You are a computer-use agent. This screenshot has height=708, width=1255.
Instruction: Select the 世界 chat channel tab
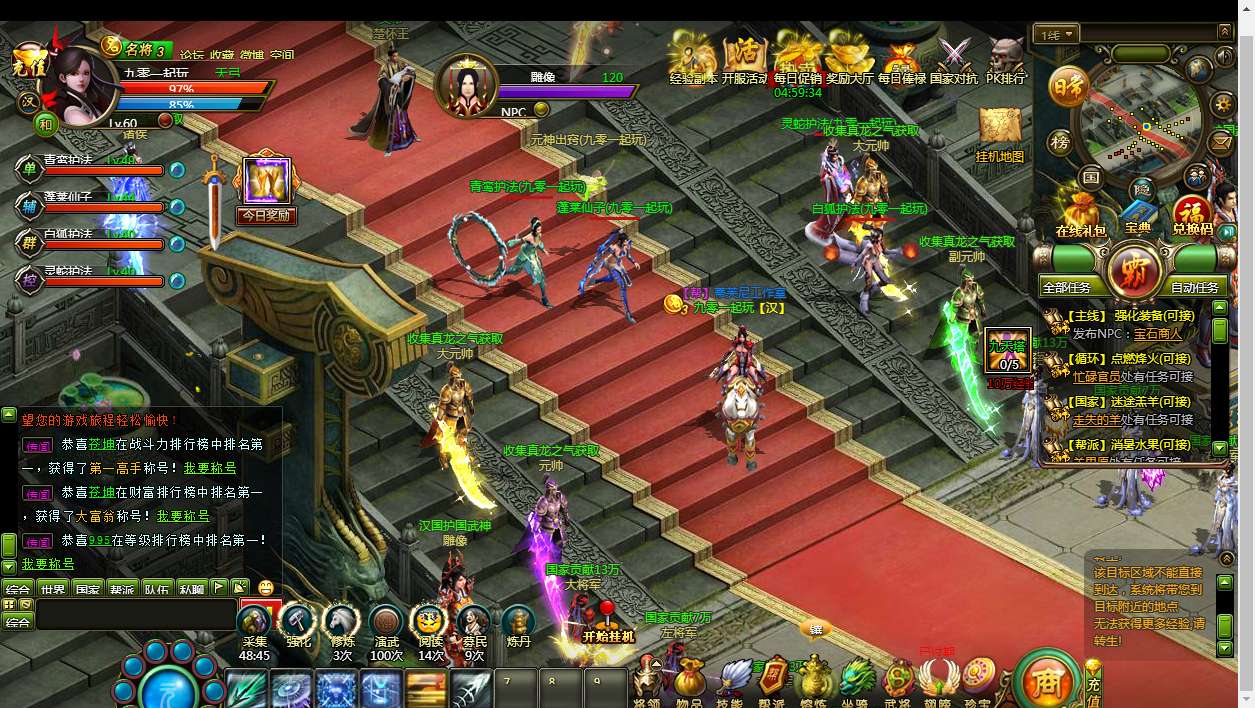(x=53, y=589)
